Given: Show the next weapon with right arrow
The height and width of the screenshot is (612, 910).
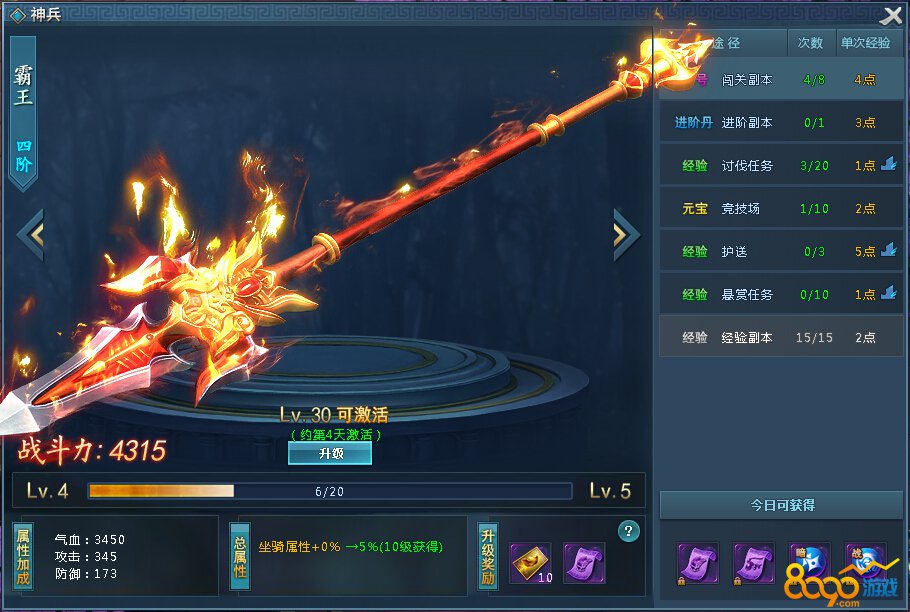Looking at the screenshot, I should tap(626, 234).
